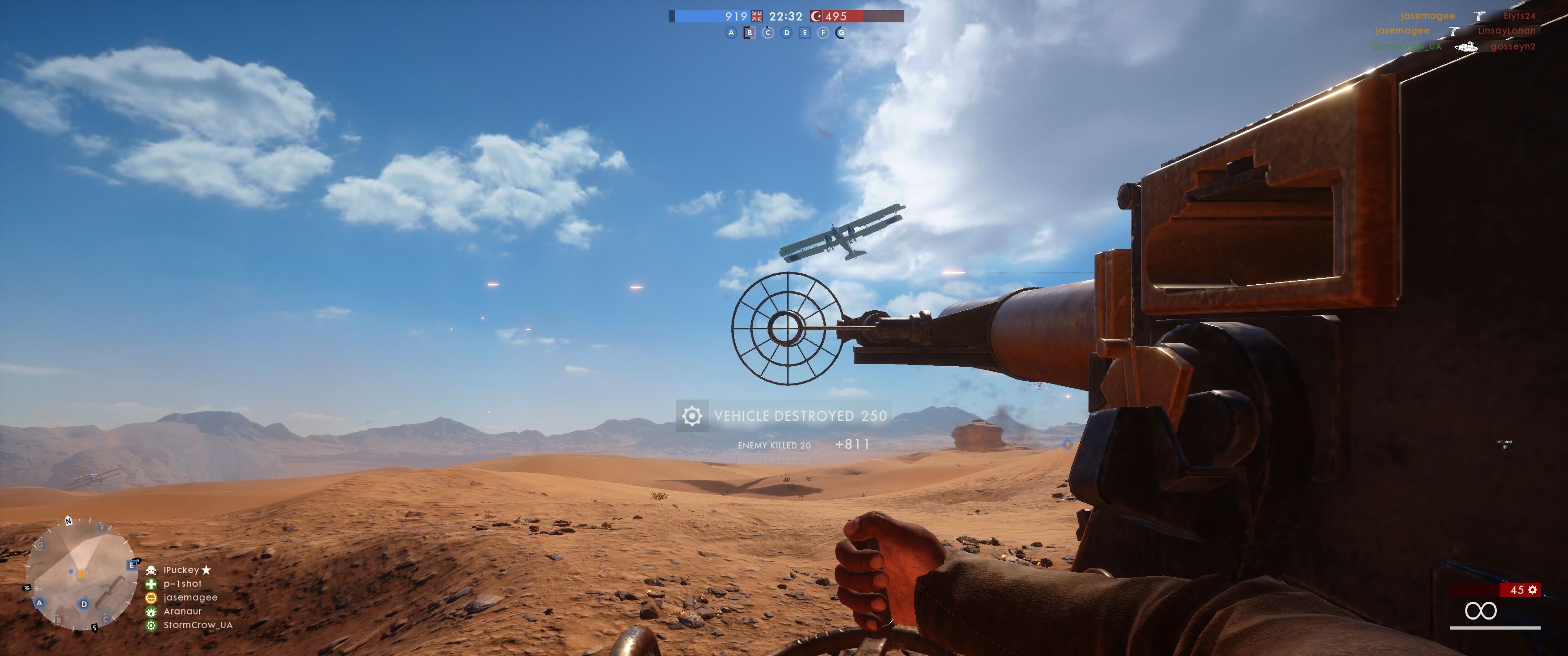Select medic p-1shot in the squad list
This screenshot has width=1568, height=656.
182,584
